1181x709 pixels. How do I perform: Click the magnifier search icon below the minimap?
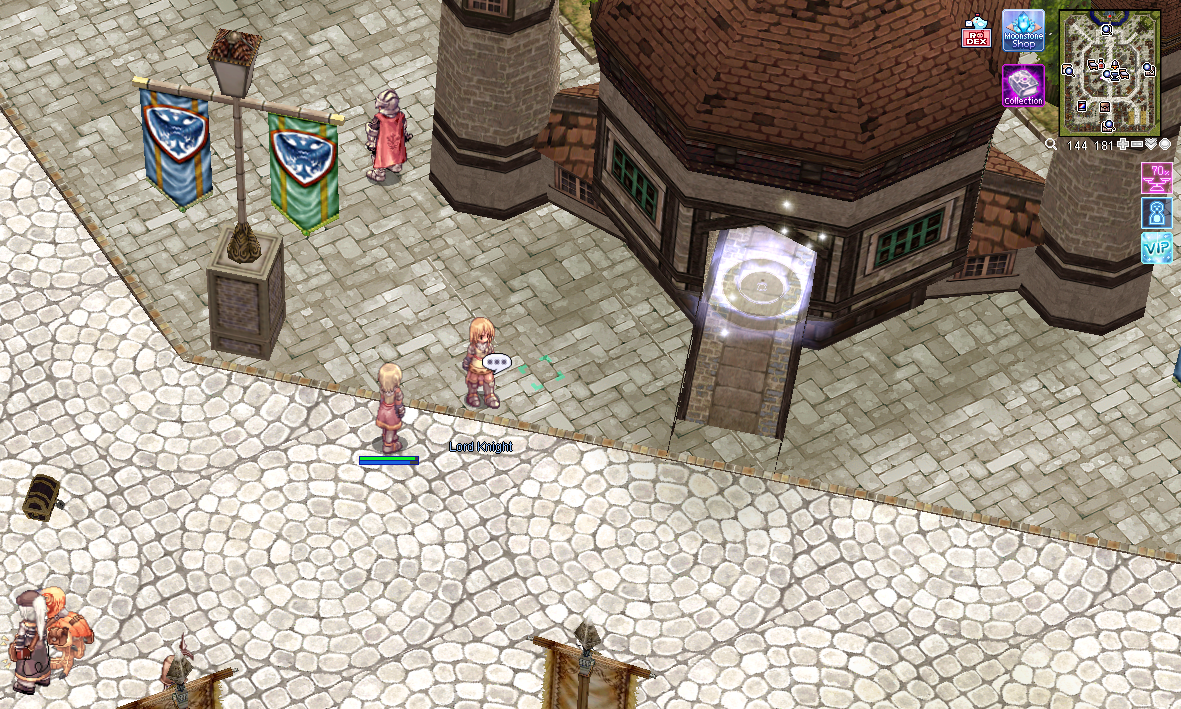(x=1051, y=145)
